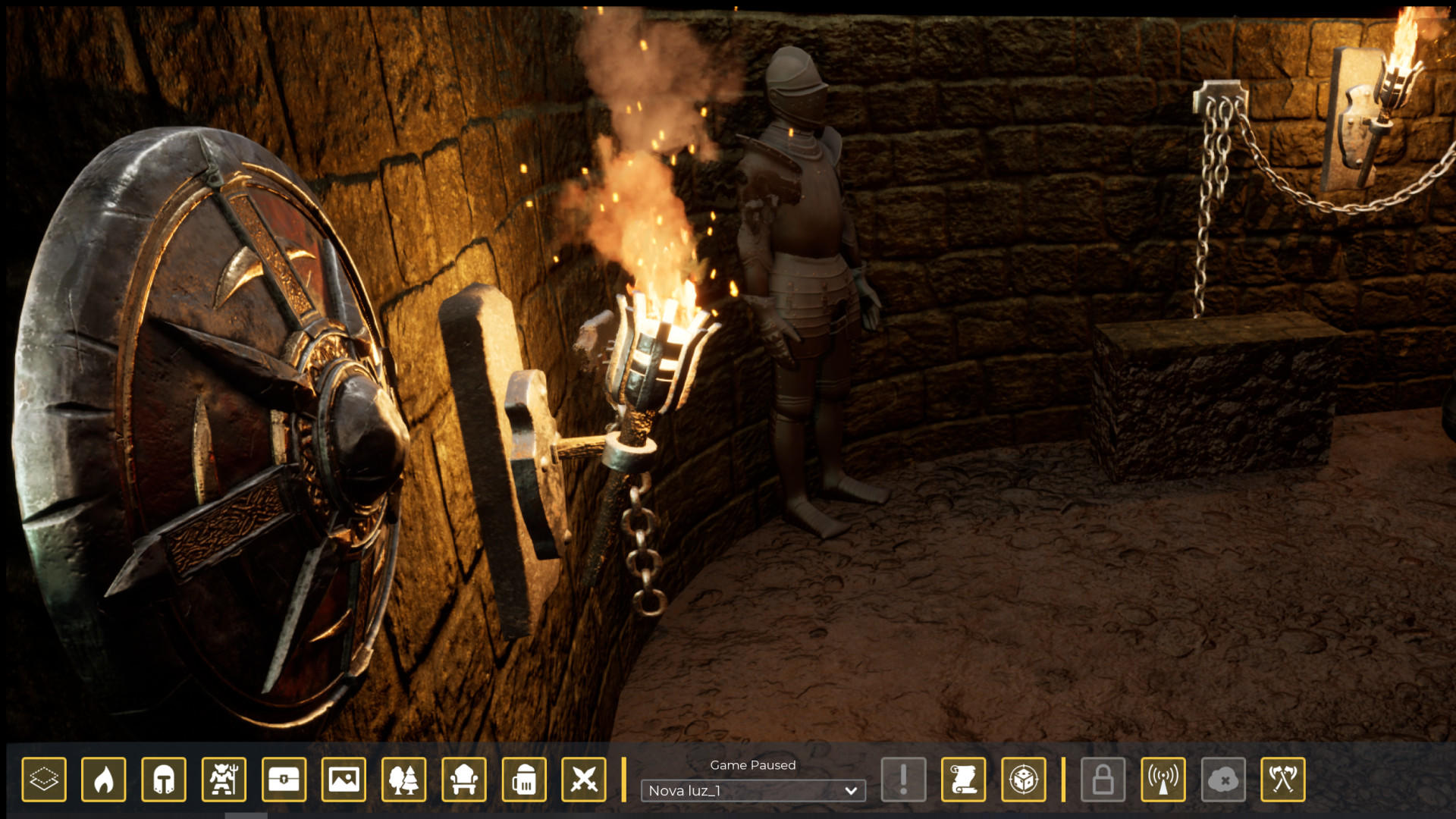The width and height of the screenshot is (1456, 819).
Task: Click the broadcast antenna icon
Action: [x=1163, y=779]
